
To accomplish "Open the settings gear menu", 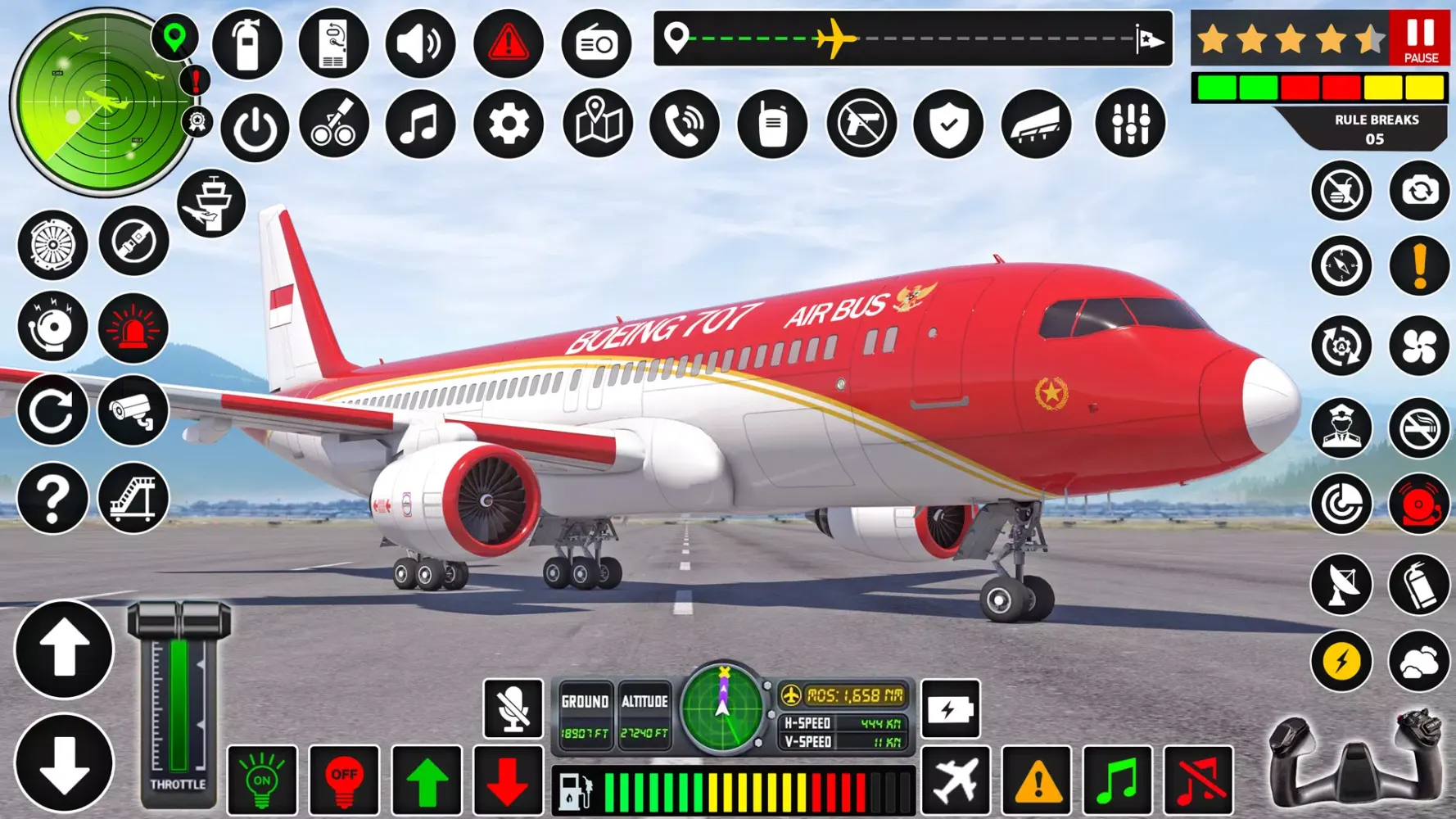I will tap(509, 124).
